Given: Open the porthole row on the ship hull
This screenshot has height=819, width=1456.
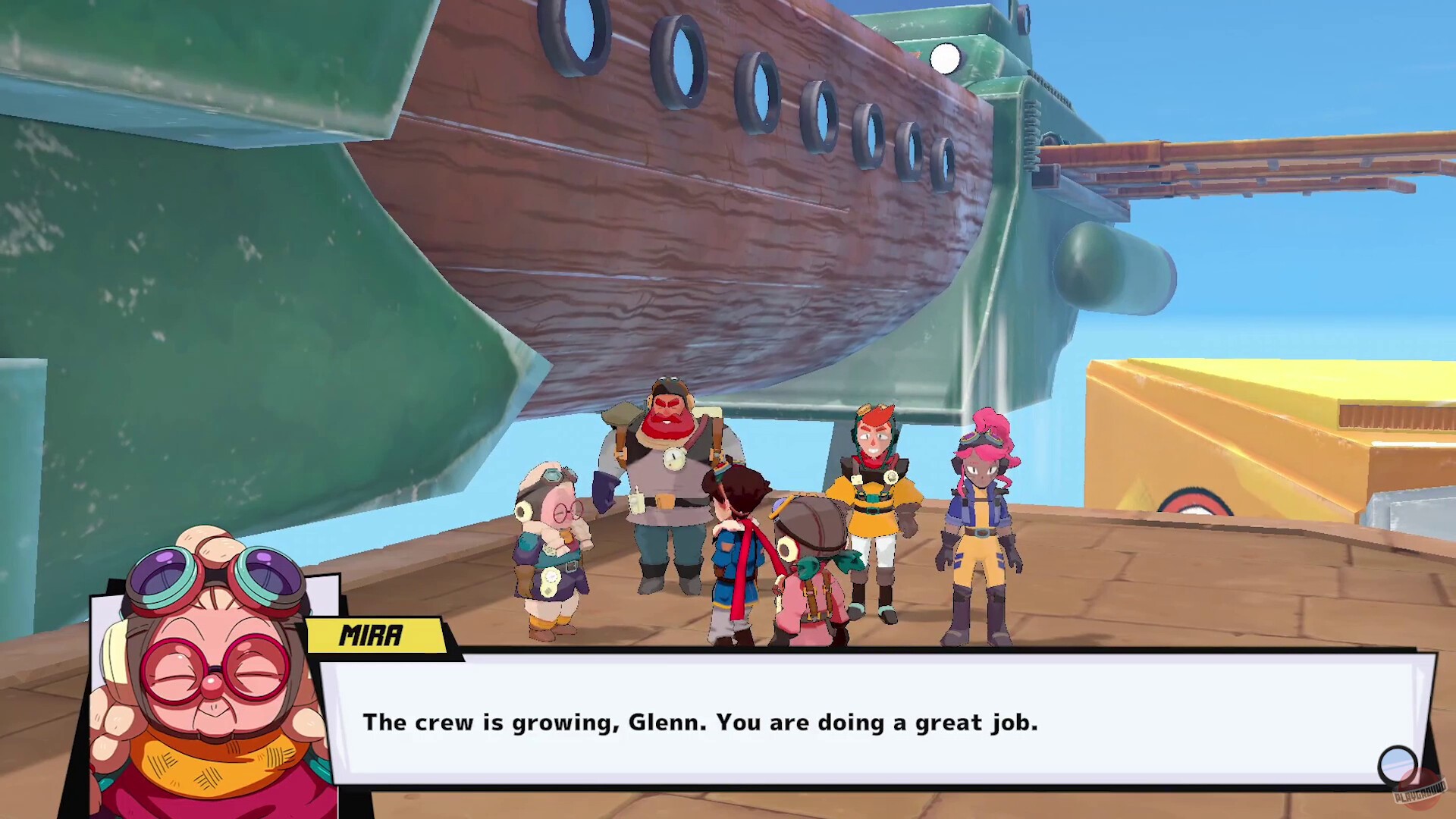Looking at the screenshot, I should (758, 76).
